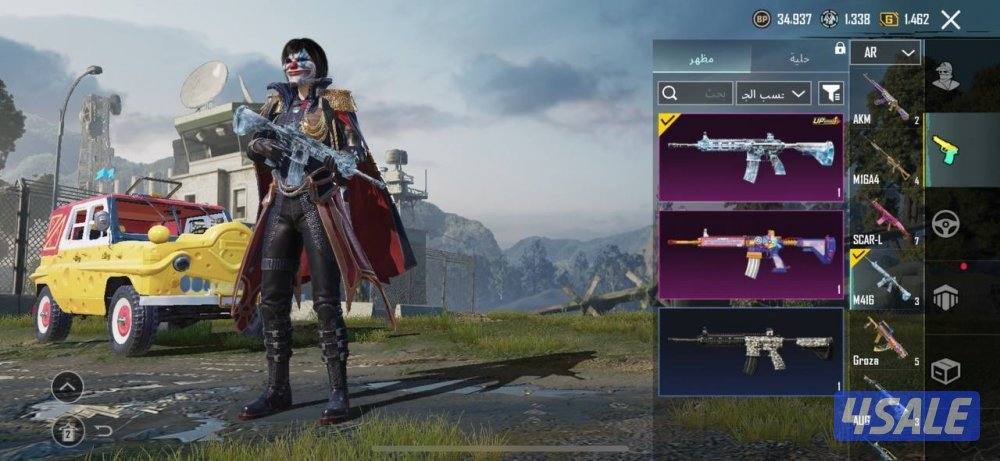Image resolution: width=1000 pixels, height=461 pixels.
Task: Click the upward chevron circle button
Action: [x=66, y=385]
